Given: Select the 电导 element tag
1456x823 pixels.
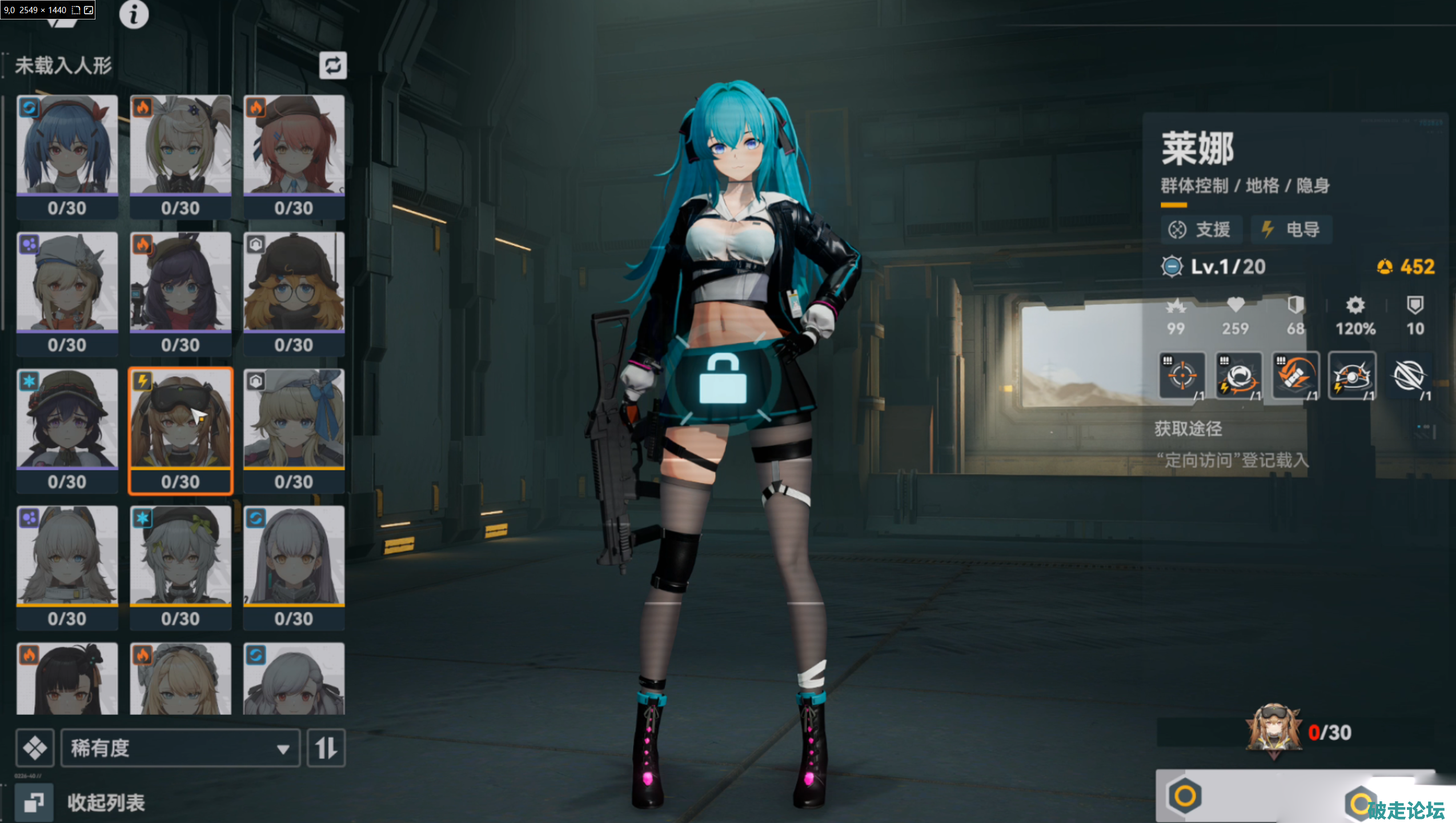Looking at the screenshot, I should point(1292,230).
